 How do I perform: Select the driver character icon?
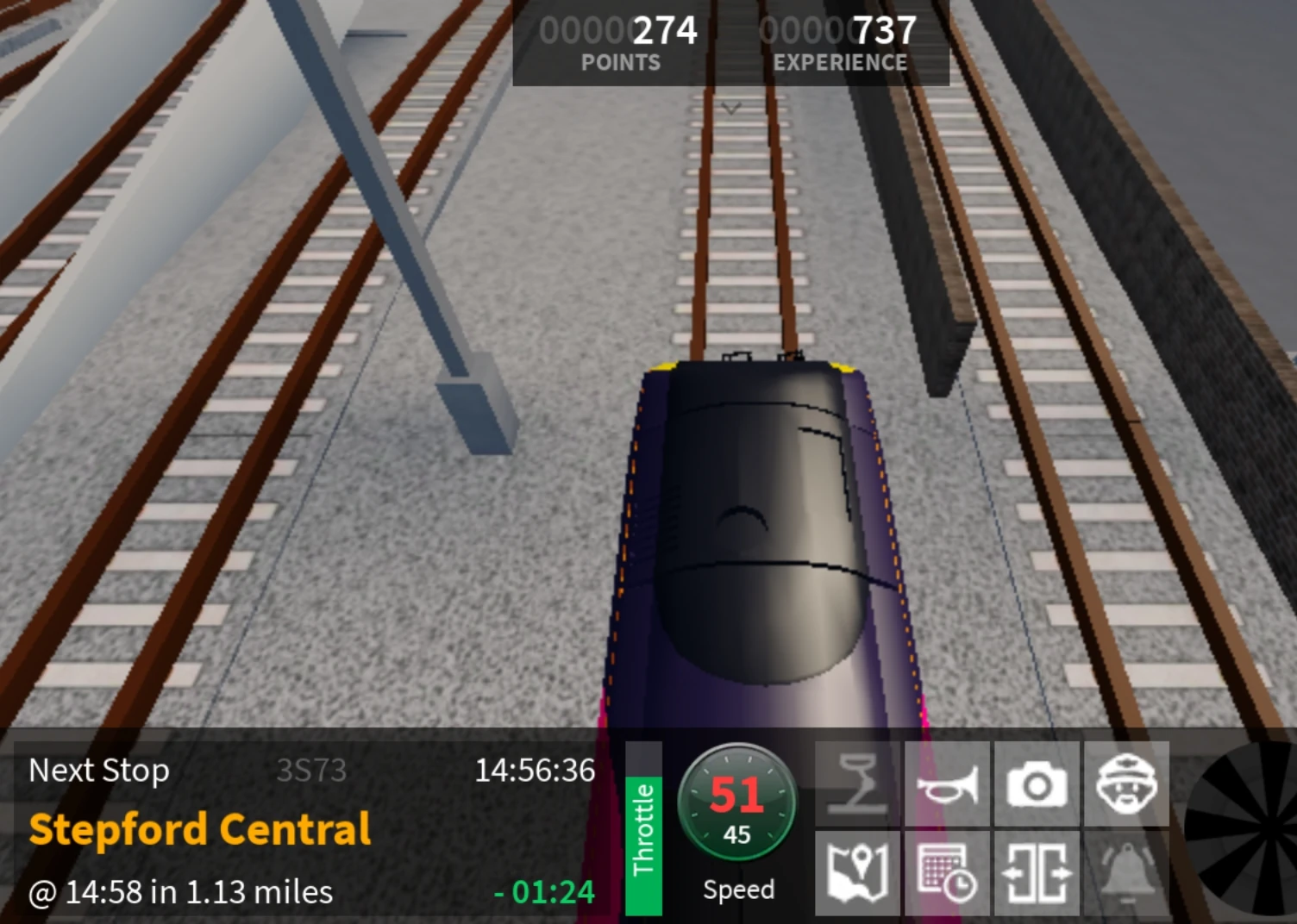pos(1126,783)
